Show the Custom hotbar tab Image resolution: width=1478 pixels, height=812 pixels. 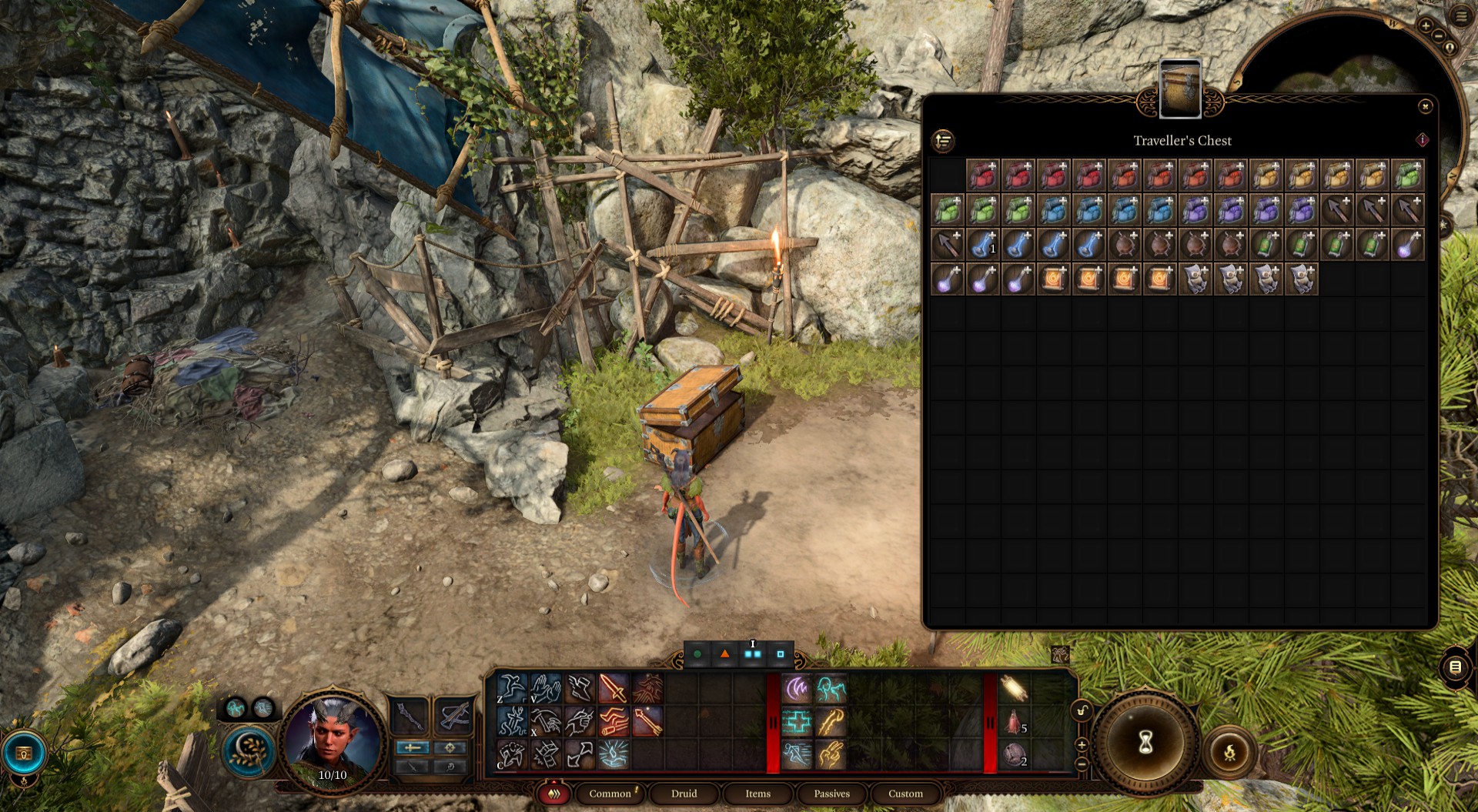[x=905, y=794]
